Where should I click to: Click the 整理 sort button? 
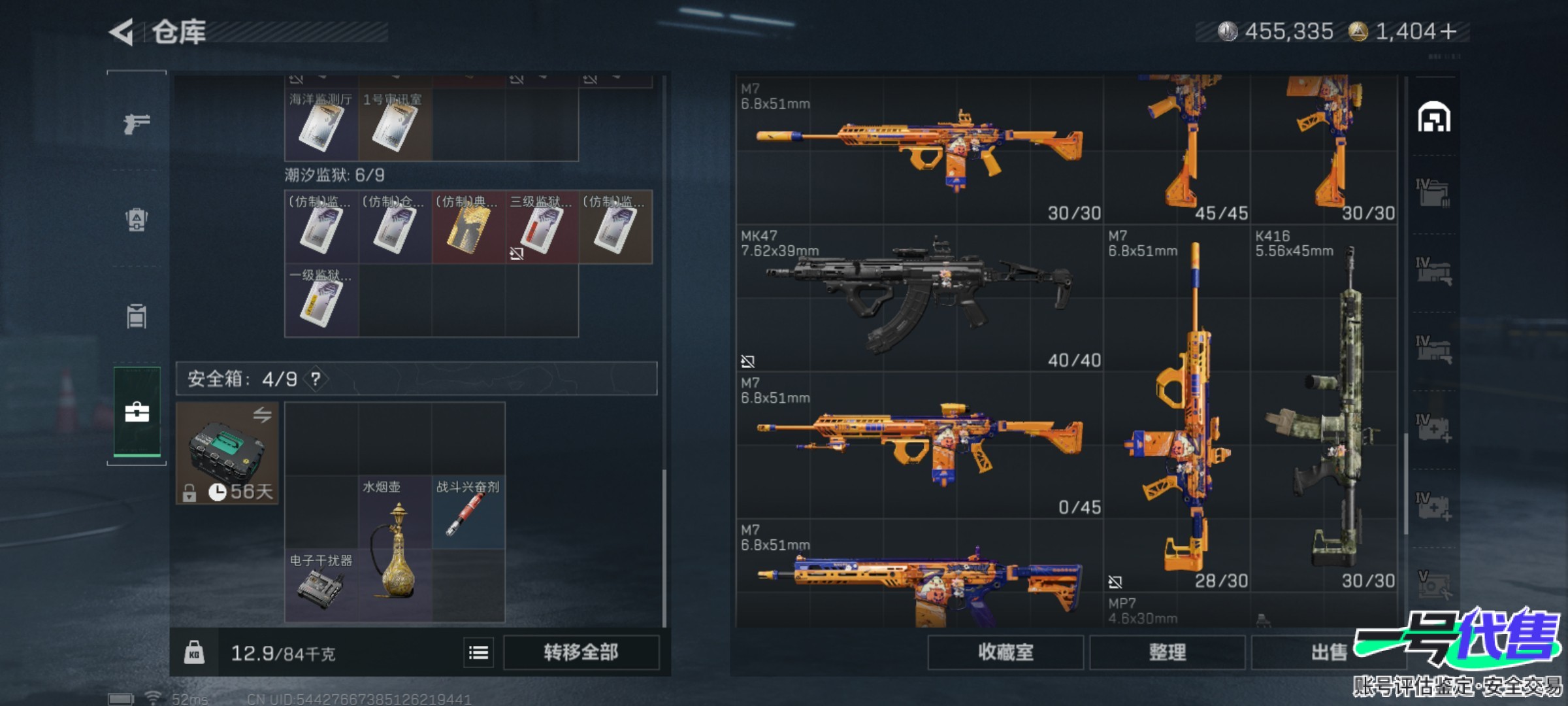(x=1167, y=652)
